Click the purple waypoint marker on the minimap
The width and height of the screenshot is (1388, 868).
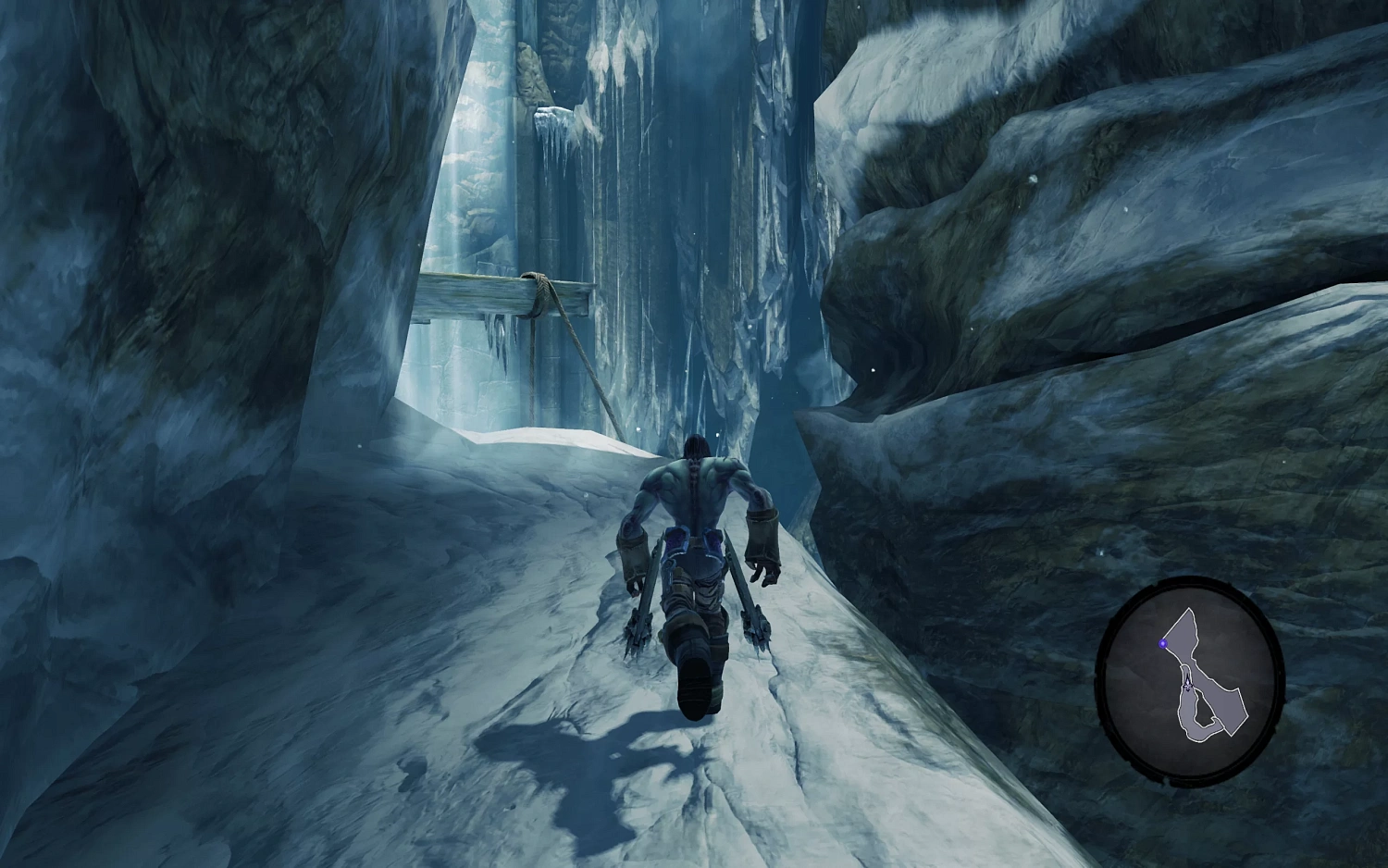pos(1163,643)
